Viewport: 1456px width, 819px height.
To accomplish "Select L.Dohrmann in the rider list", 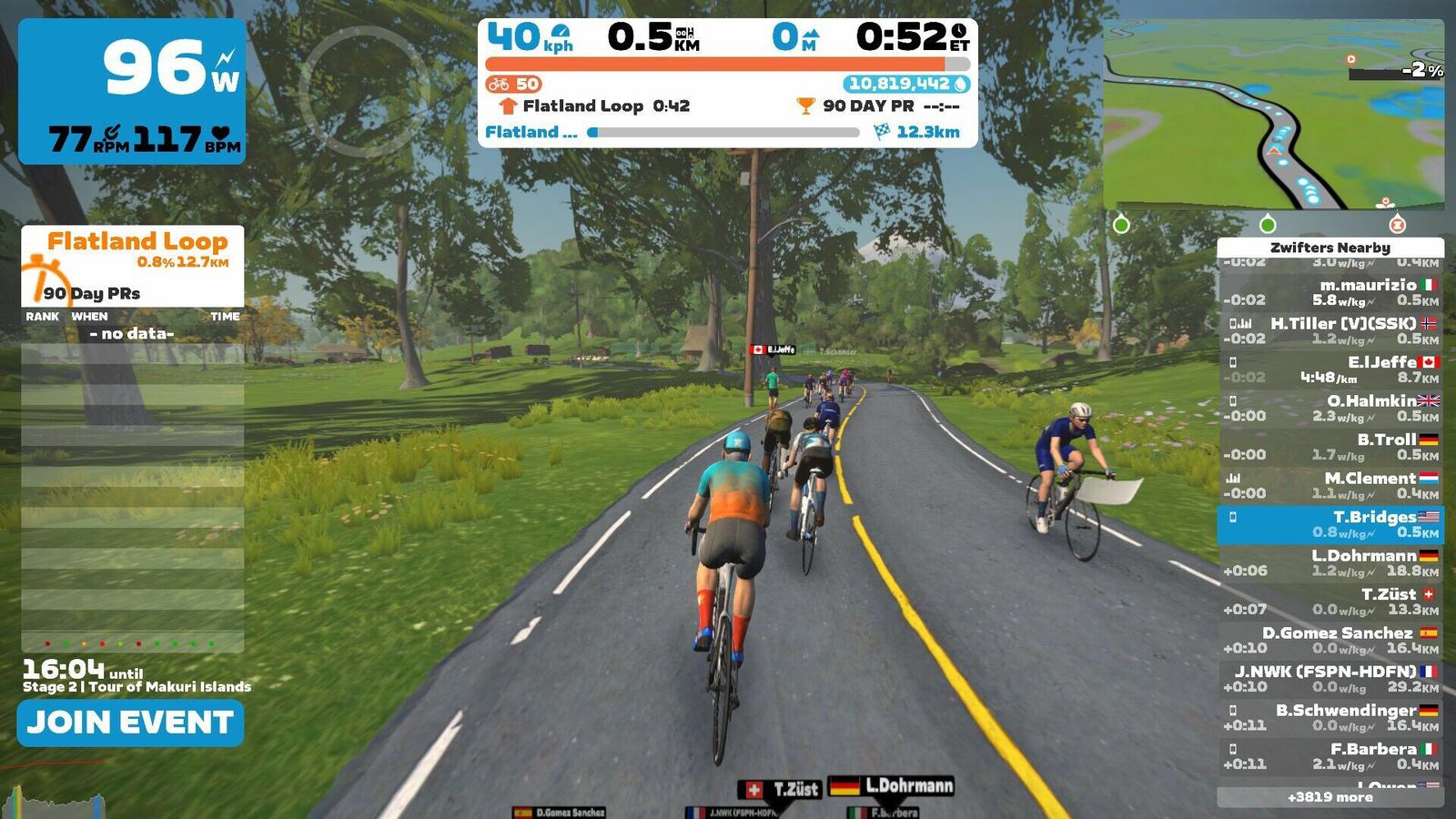I will pyautogui.click(x=1330, y=562).
